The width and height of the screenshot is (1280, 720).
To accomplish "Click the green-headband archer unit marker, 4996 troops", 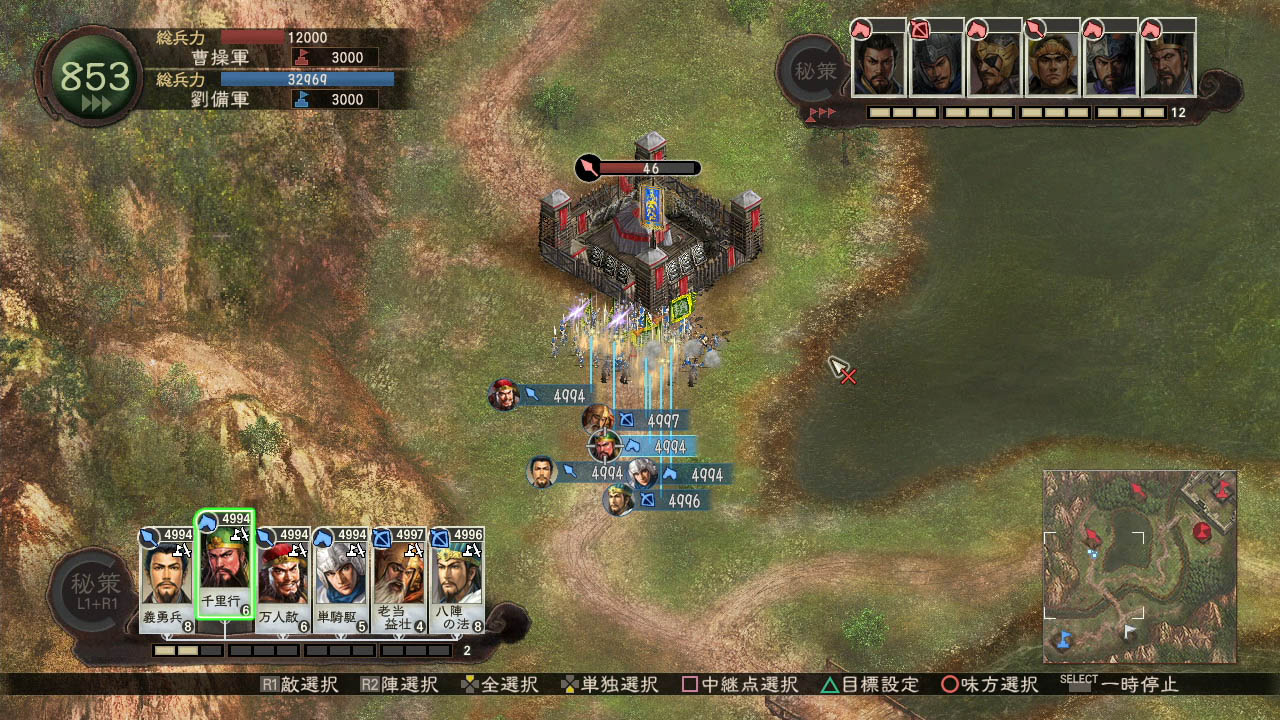I will (619, 500).
